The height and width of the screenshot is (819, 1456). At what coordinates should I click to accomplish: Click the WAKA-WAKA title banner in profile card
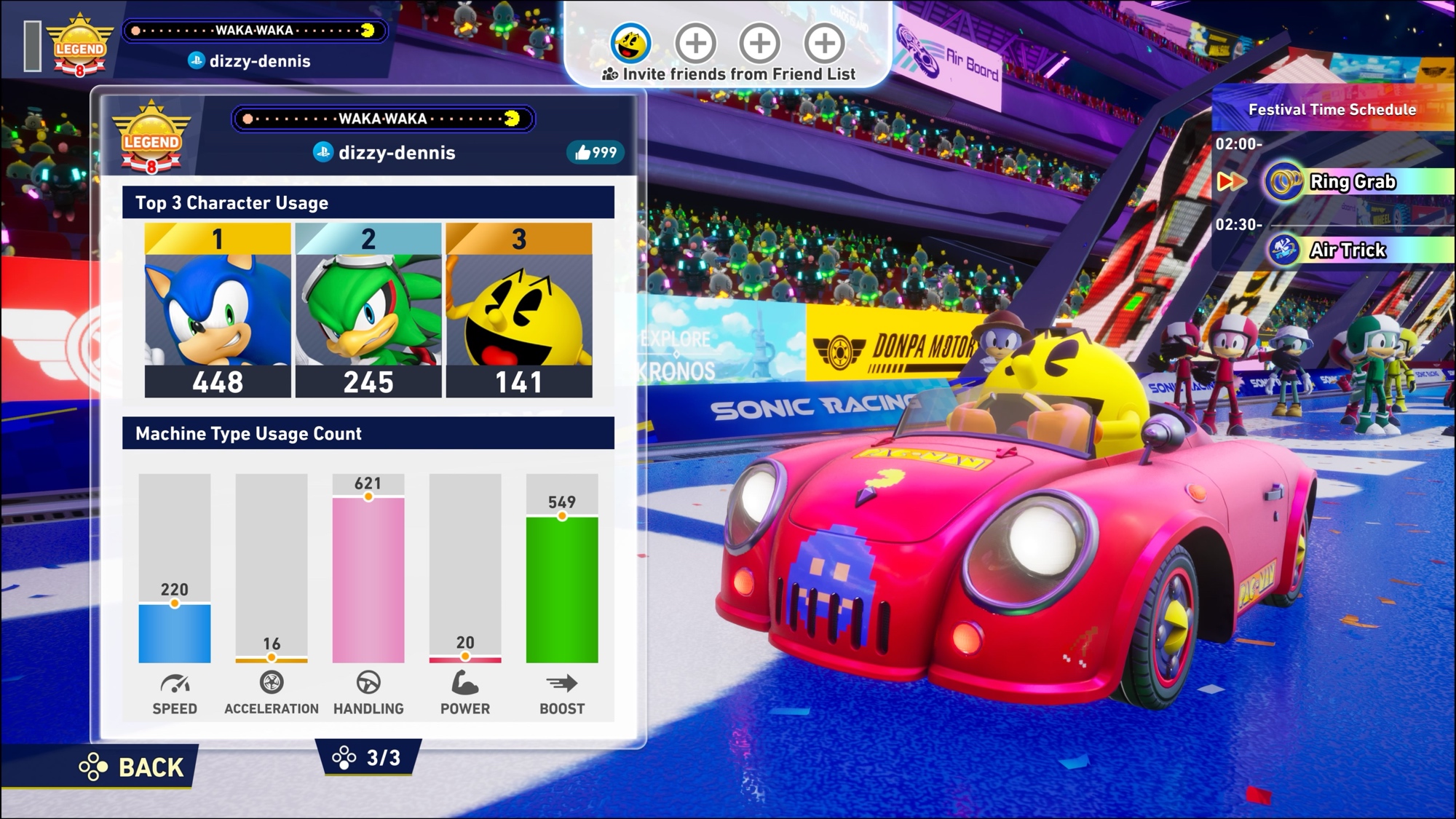pos(383,119)
